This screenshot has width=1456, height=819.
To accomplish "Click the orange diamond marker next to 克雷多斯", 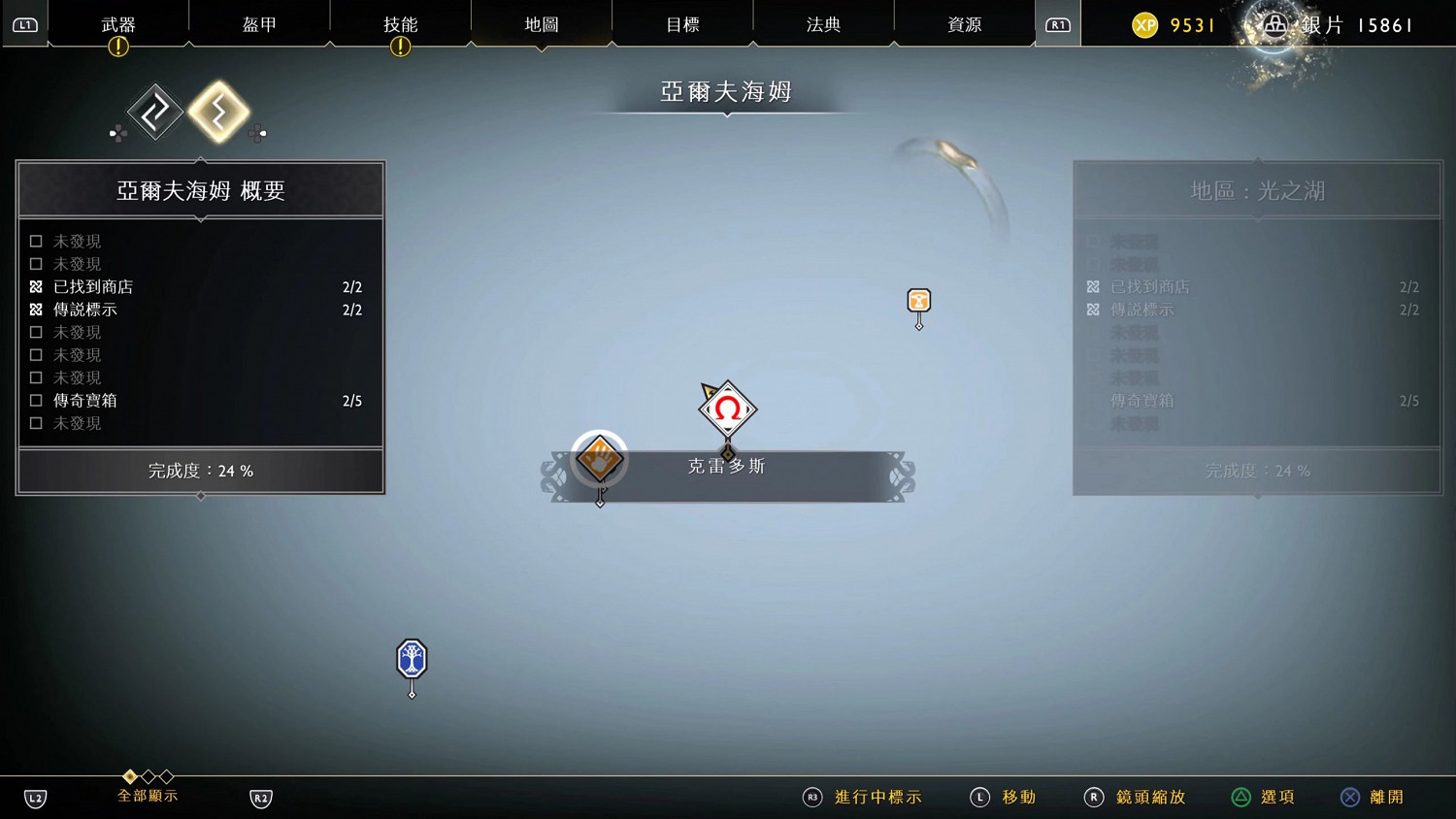I will 599,457.
